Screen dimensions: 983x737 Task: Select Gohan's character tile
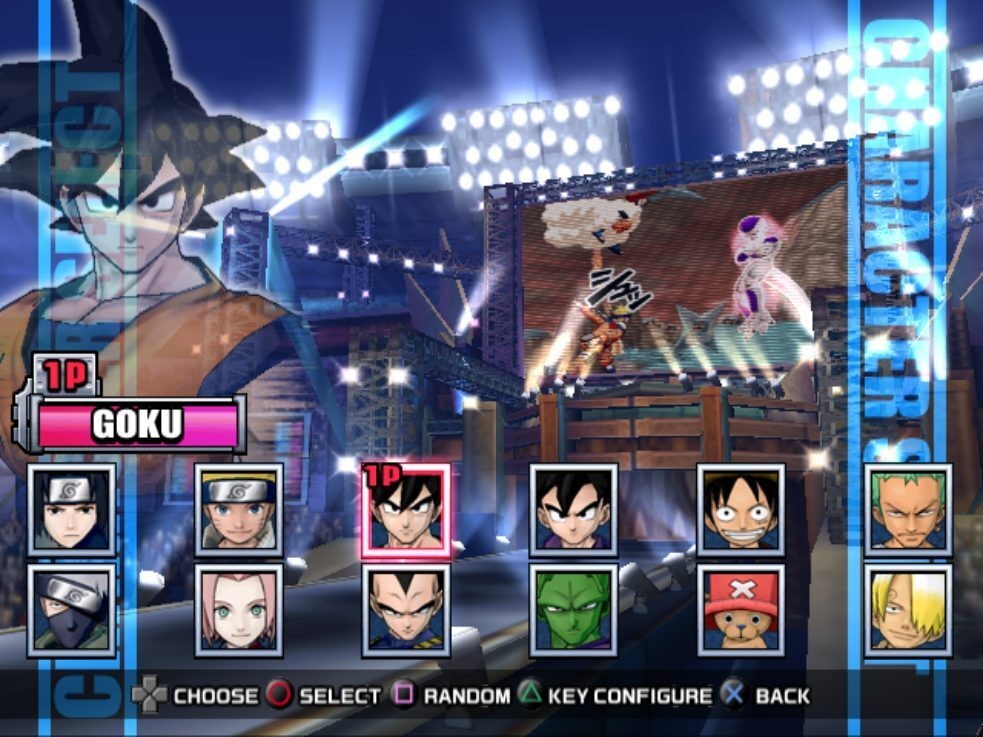[x=573, y=510]
